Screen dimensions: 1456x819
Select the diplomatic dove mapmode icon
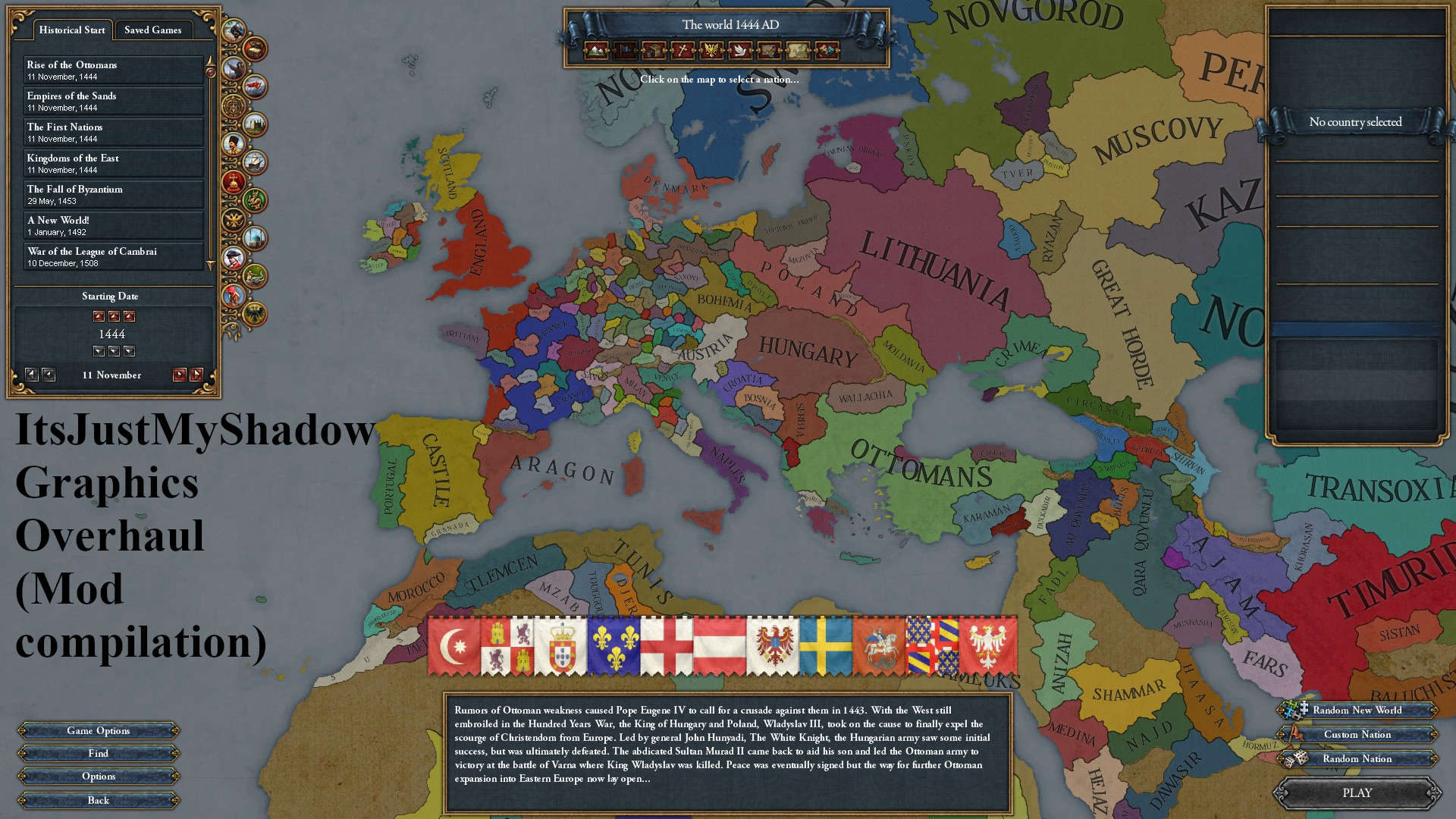(x=739, y=50)
